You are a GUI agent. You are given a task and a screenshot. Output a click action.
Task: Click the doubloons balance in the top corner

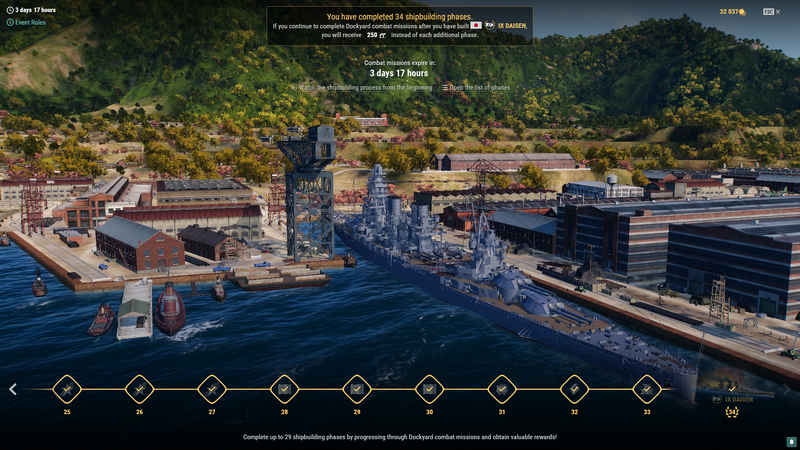tap(733, 12)
